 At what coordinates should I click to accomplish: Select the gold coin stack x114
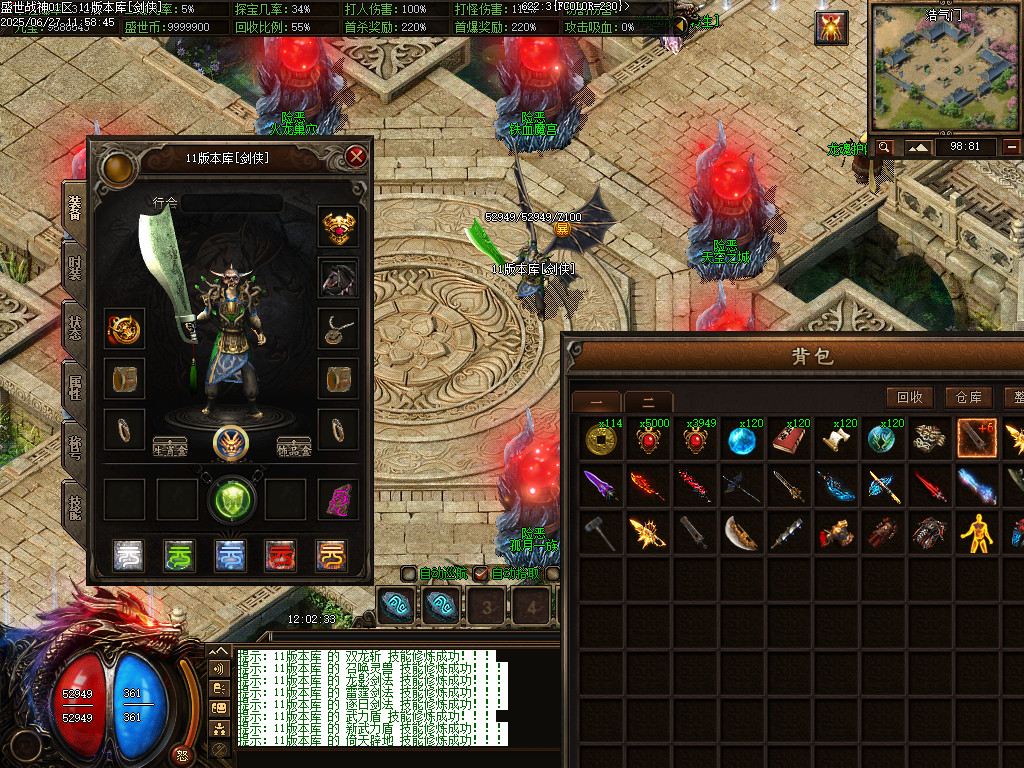pos(600,439)
